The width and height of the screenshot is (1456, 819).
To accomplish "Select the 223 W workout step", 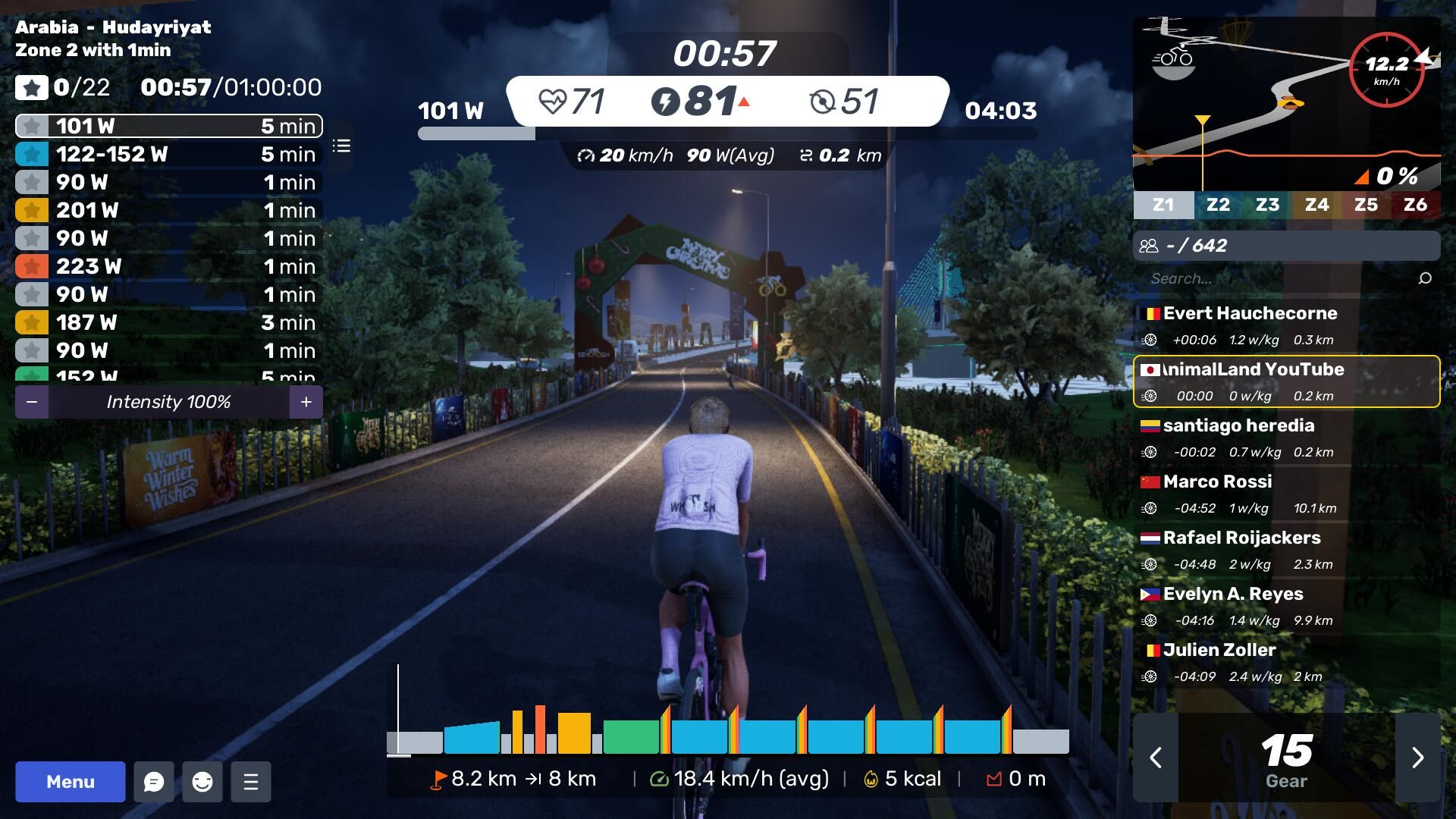I will [x=168, y=266].
